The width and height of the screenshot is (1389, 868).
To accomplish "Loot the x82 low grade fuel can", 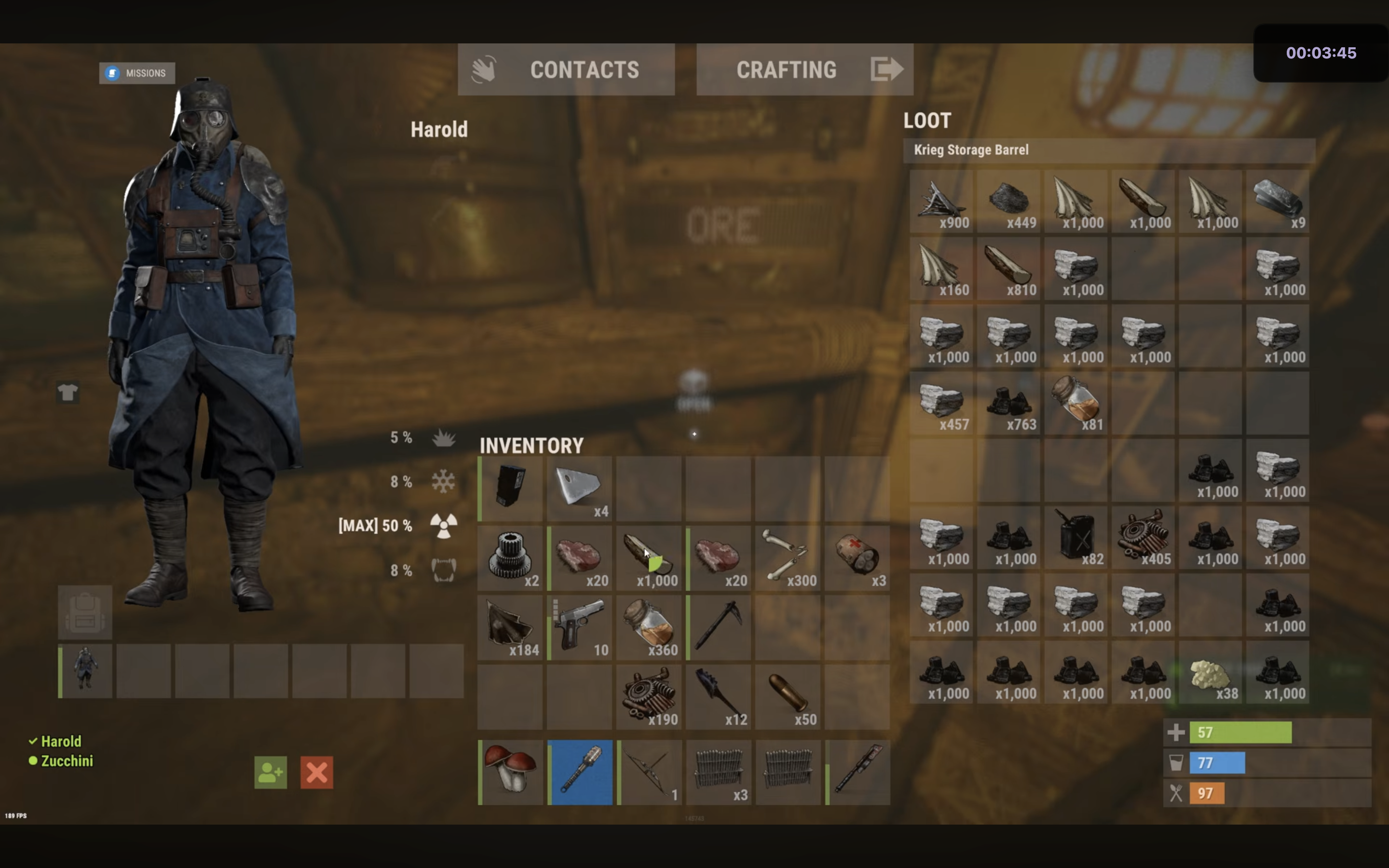I will pyautogui.click(x=1076, y=538).
